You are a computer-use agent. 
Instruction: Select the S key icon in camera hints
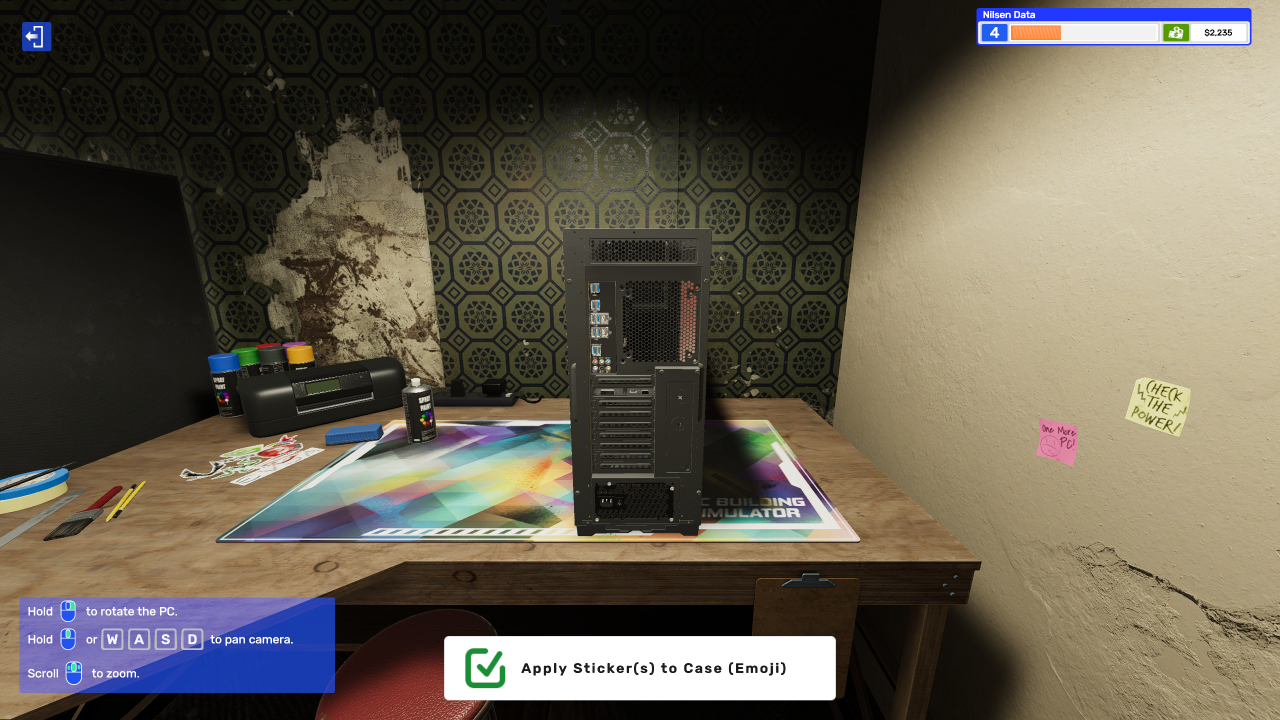[165, 639]
